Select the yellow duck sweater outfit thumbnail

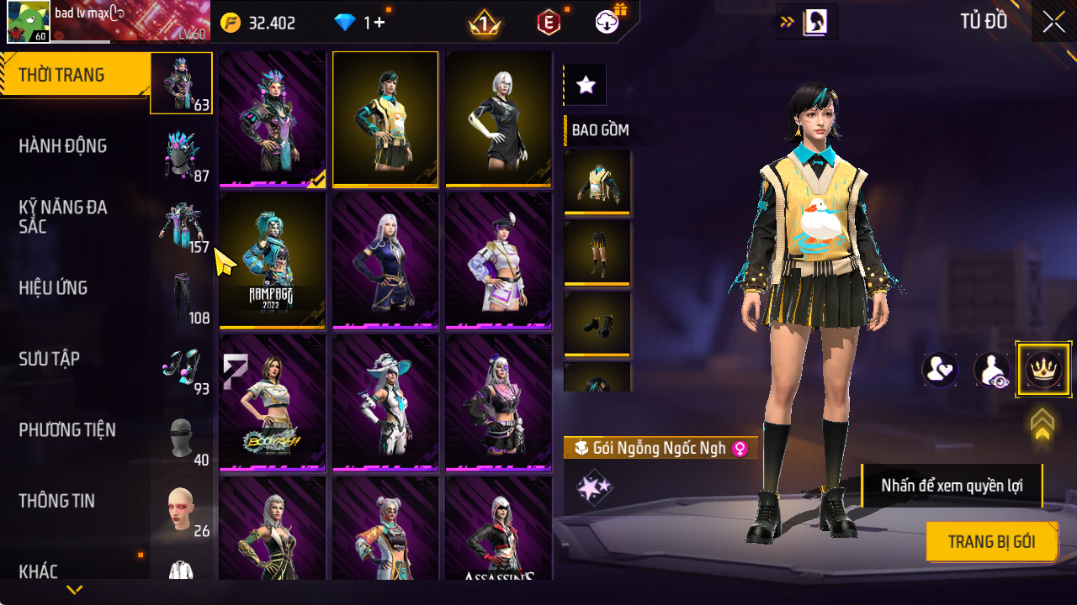click(x=385, y=119)
